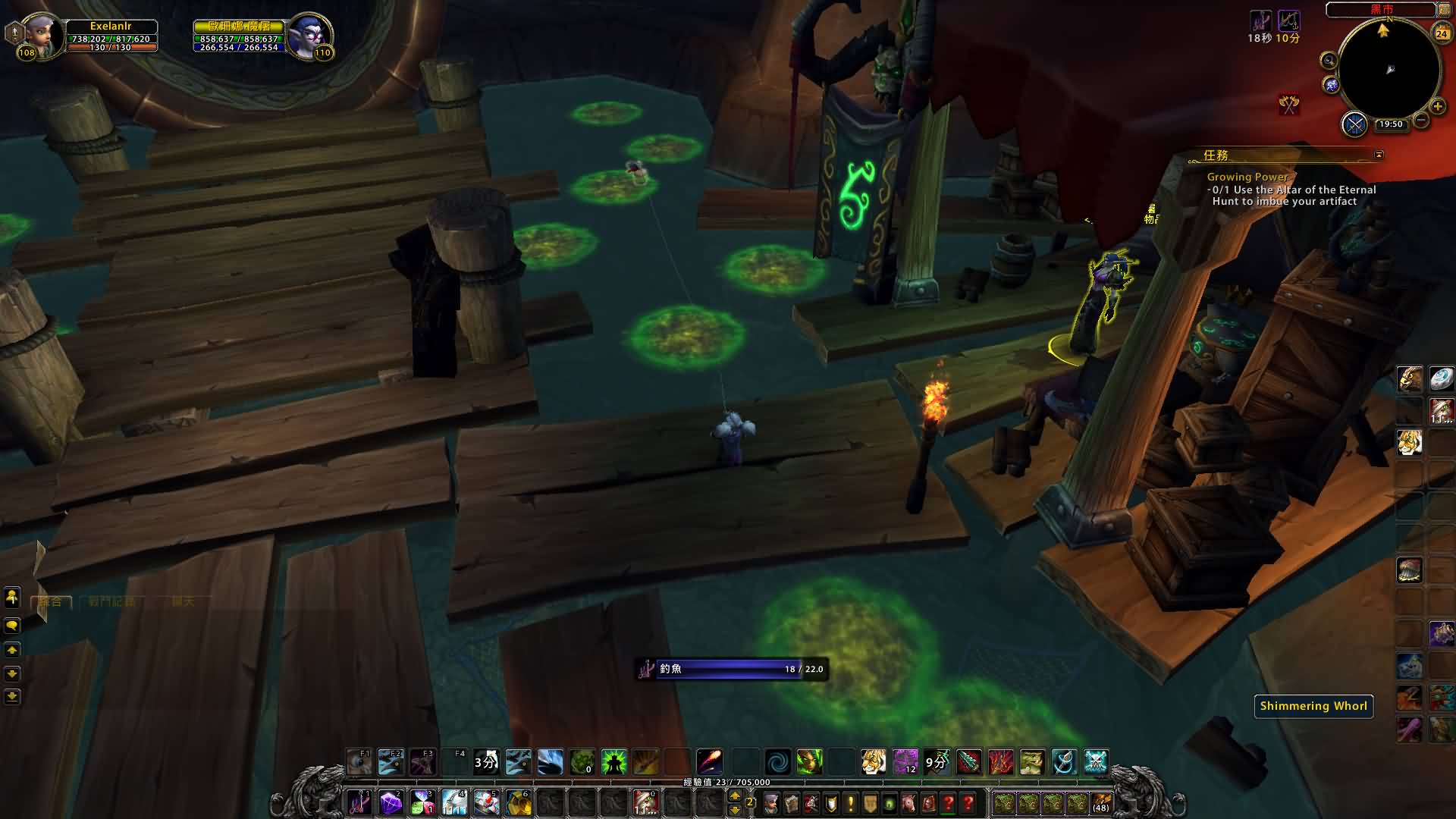Image resolution: width=1456 pixels, height=819 pixels.
Task: Open the yellow exclamation quest log button
Action: point(851,802)
